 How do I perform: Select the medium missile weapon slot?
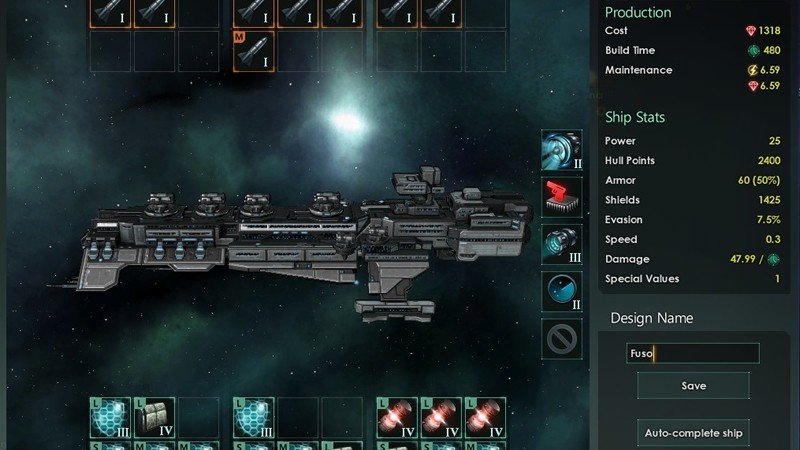(x=254, y=51)
